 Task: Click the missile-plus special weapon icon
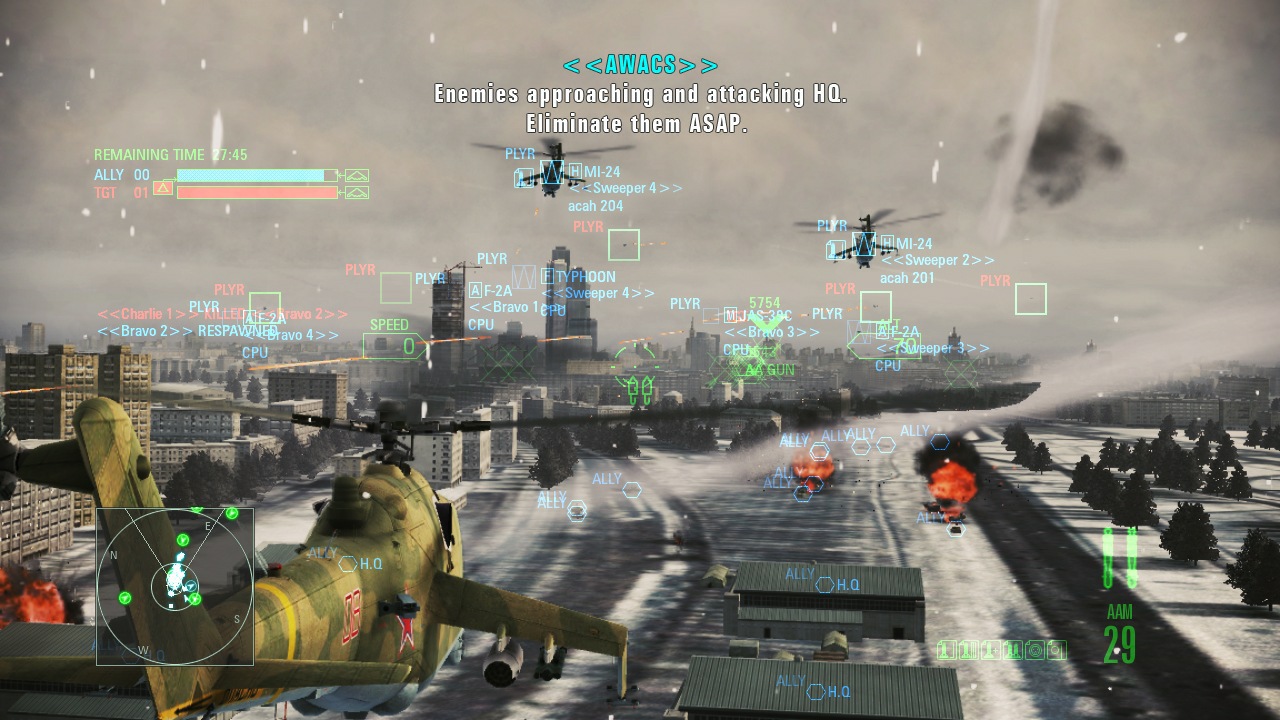click(990, 650)
